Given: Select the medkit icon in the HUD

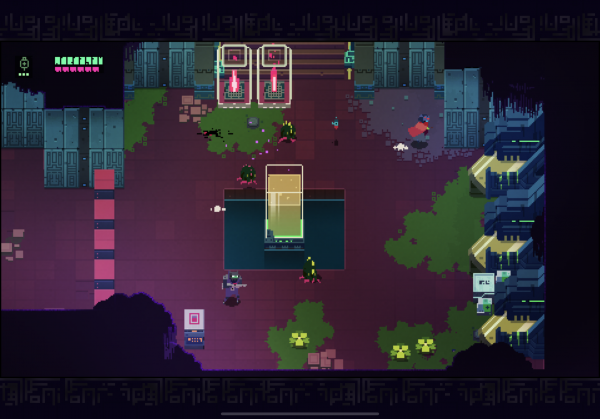Looking at the screenshot, I should 24,64.
